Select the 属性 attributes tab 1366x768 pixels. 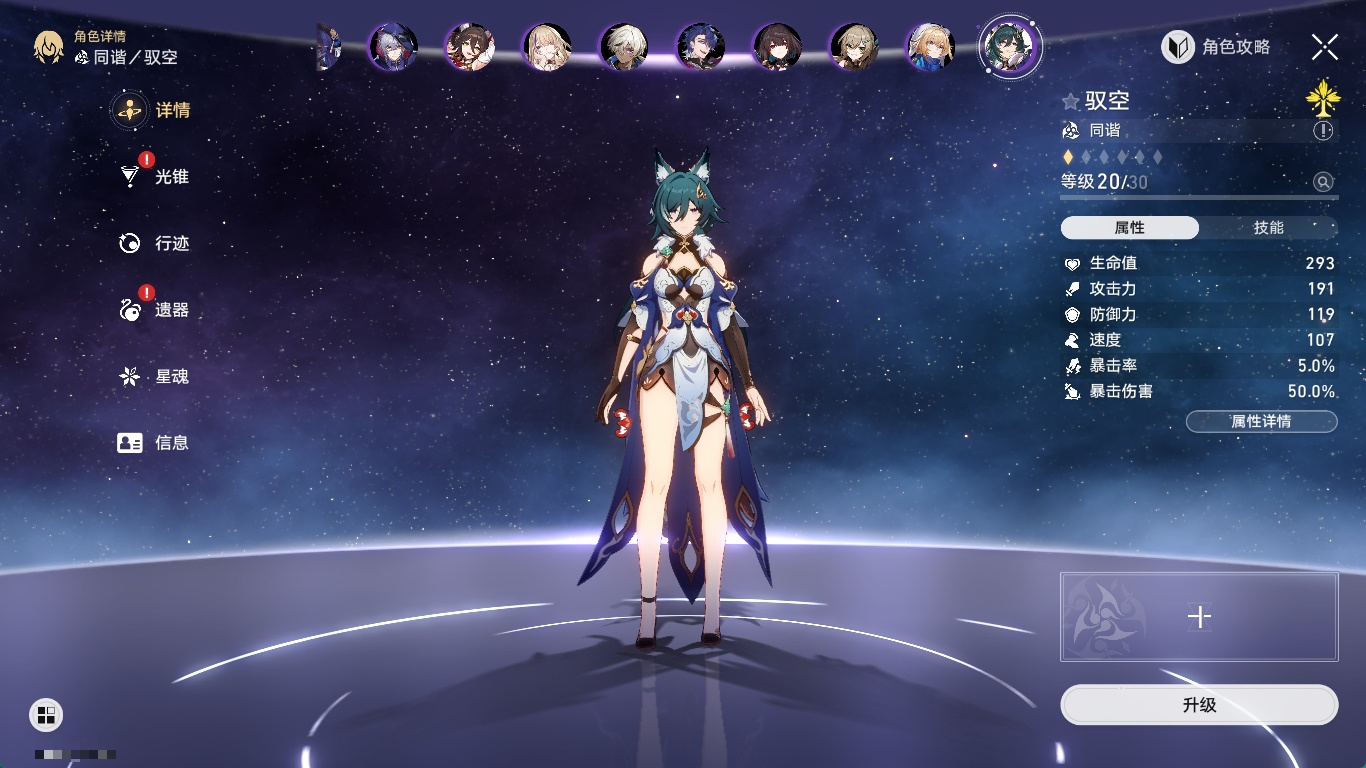pos(1130,228)
